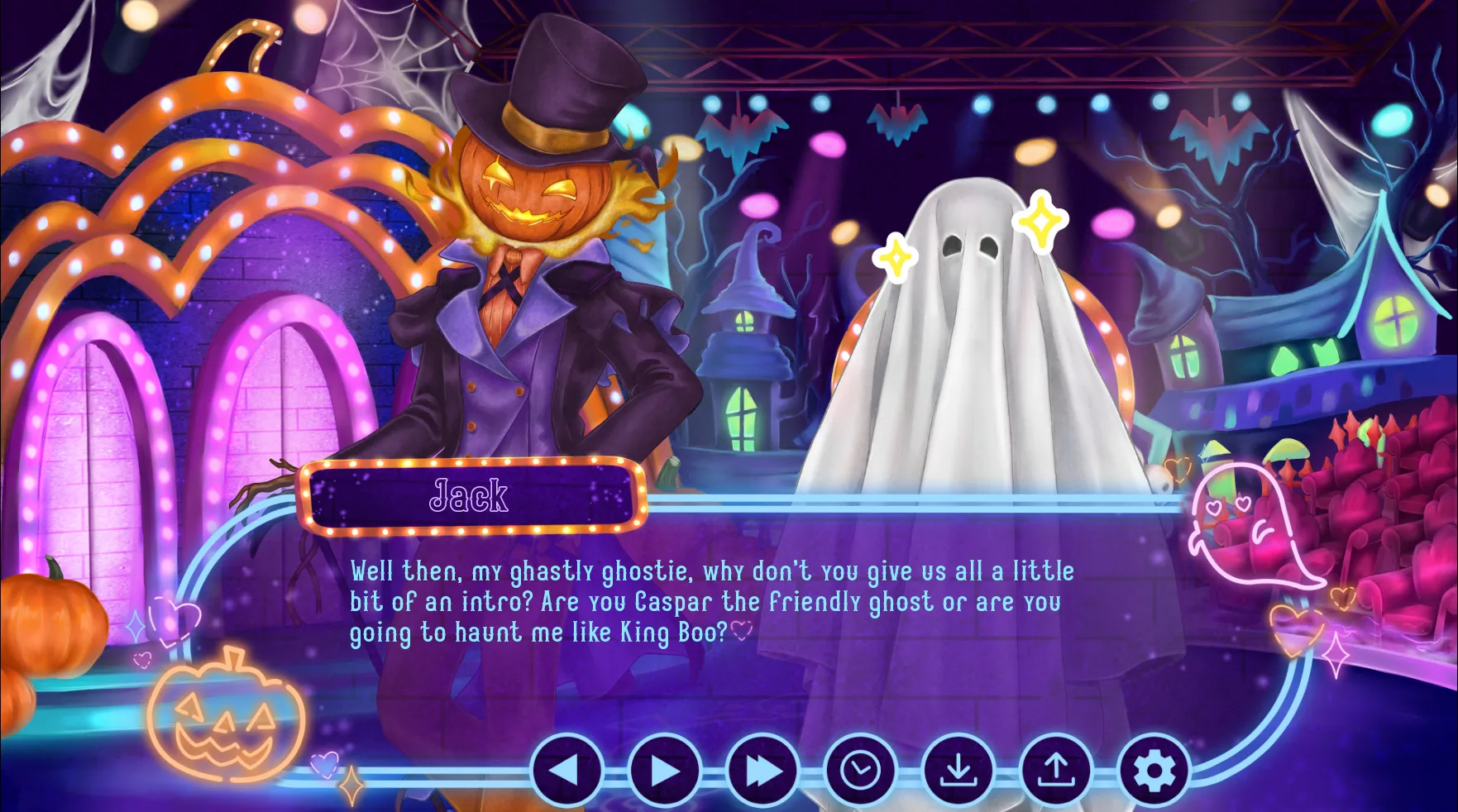Toggle auto-play mode with the play button
The image size is (1458, 812).
point(664,770)
